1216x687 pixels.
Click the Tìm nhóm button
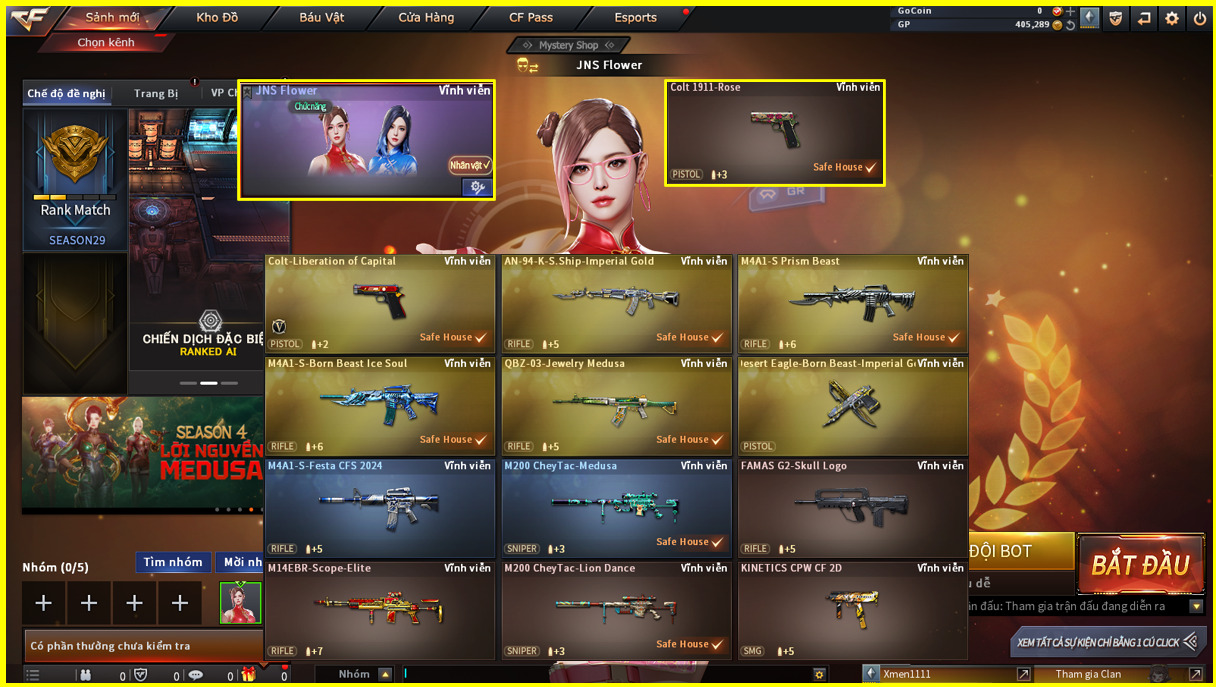coord(173,563)
